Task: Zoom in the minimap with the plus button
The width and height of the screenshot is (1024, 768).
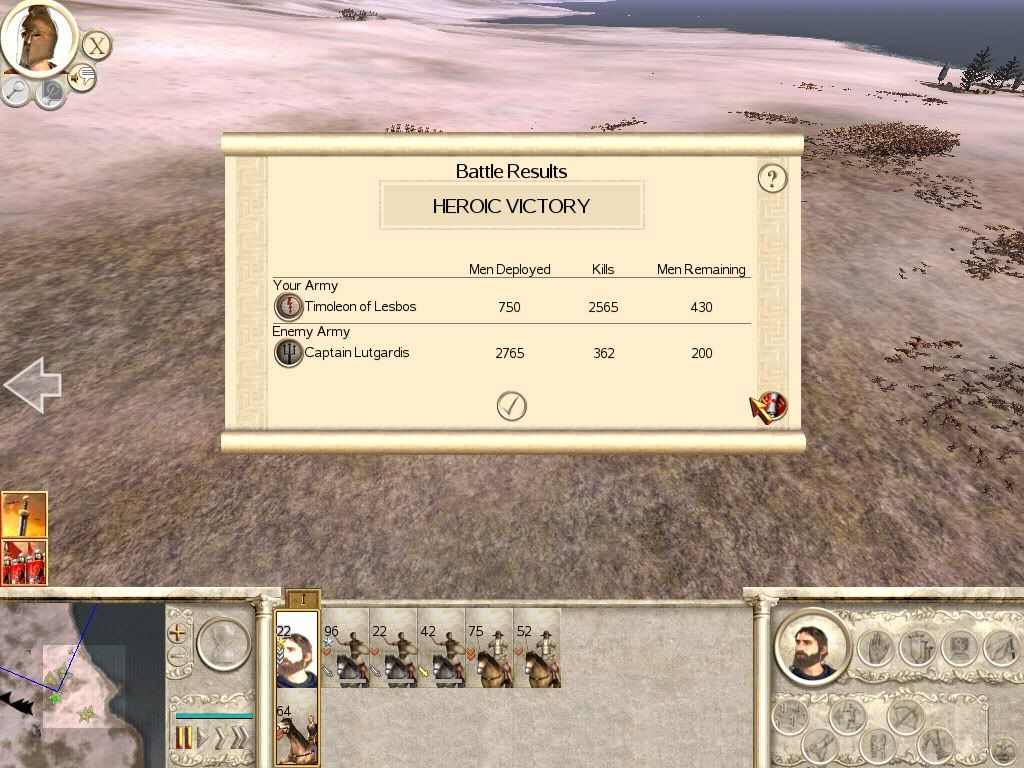Action: pyautogui.click(x=178, y=633)
